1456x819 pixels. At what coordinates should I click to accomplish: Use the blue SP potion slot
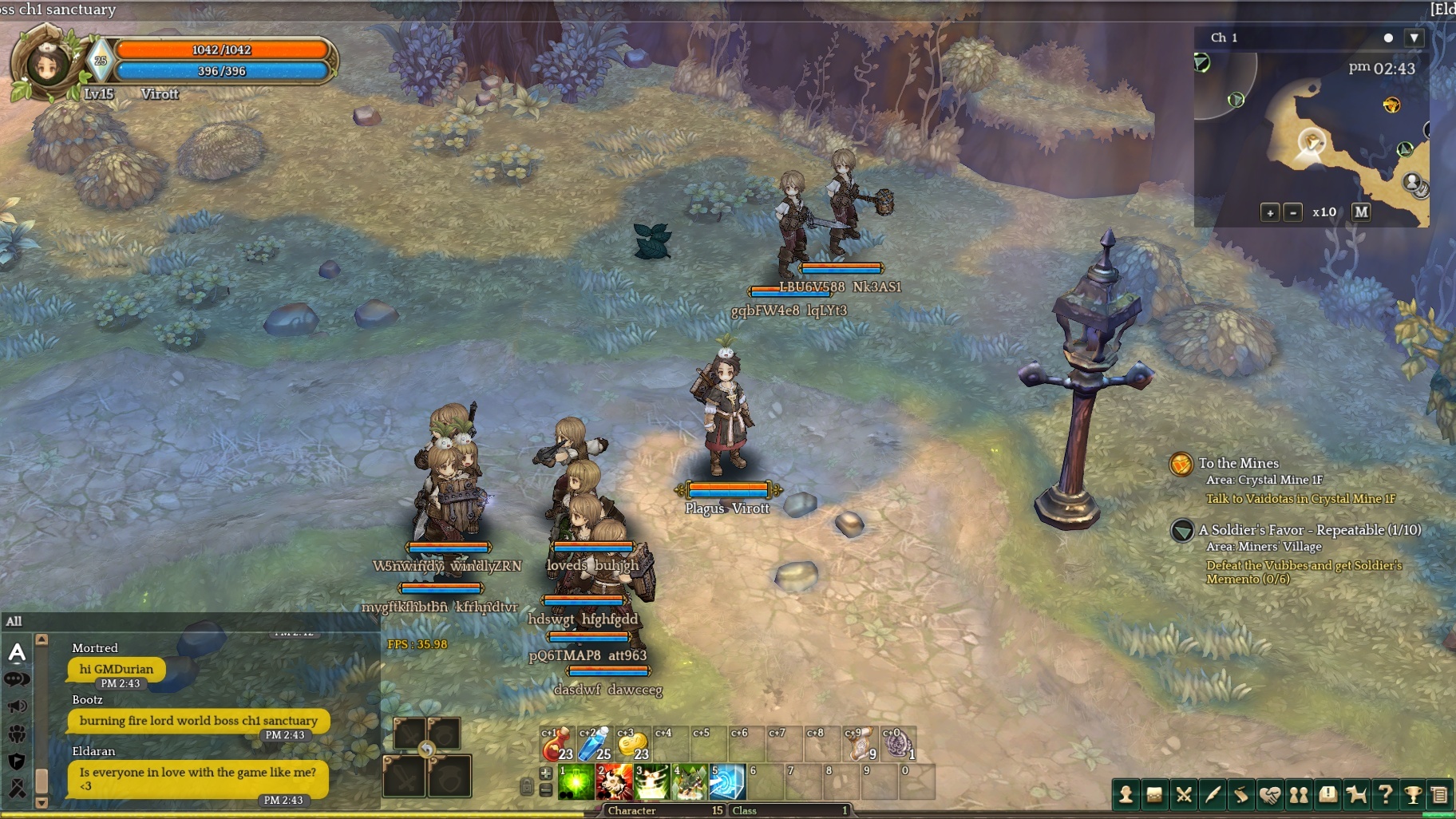point(594,745)
